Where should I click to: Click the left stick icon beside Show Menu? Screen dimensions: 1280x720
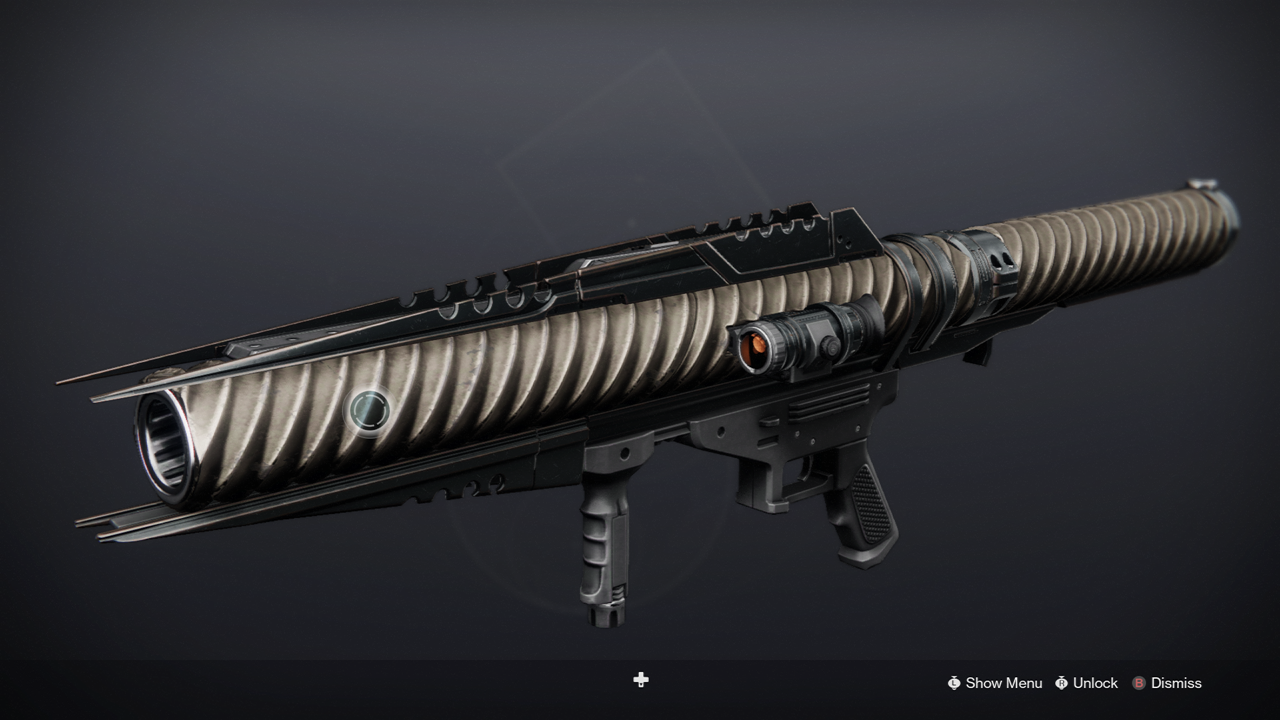[953, 683]
